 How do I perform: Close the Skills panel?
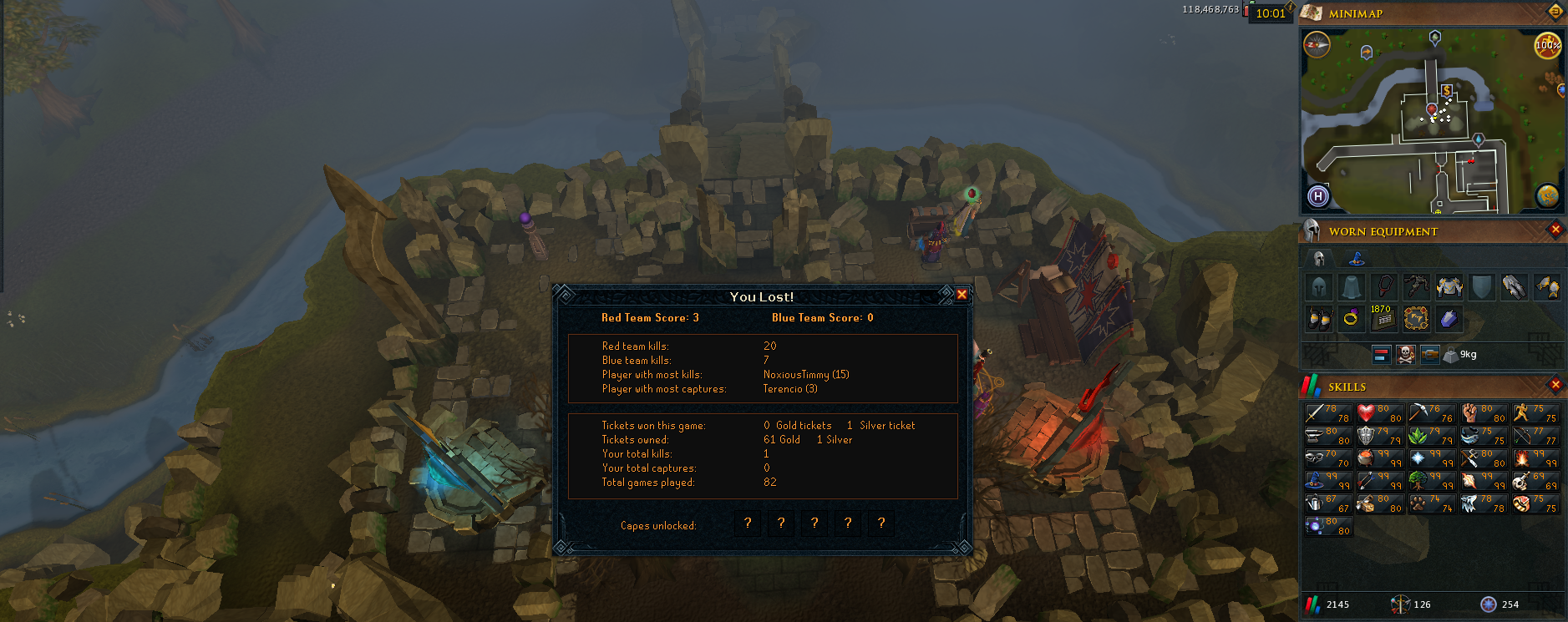[1555, 385]
